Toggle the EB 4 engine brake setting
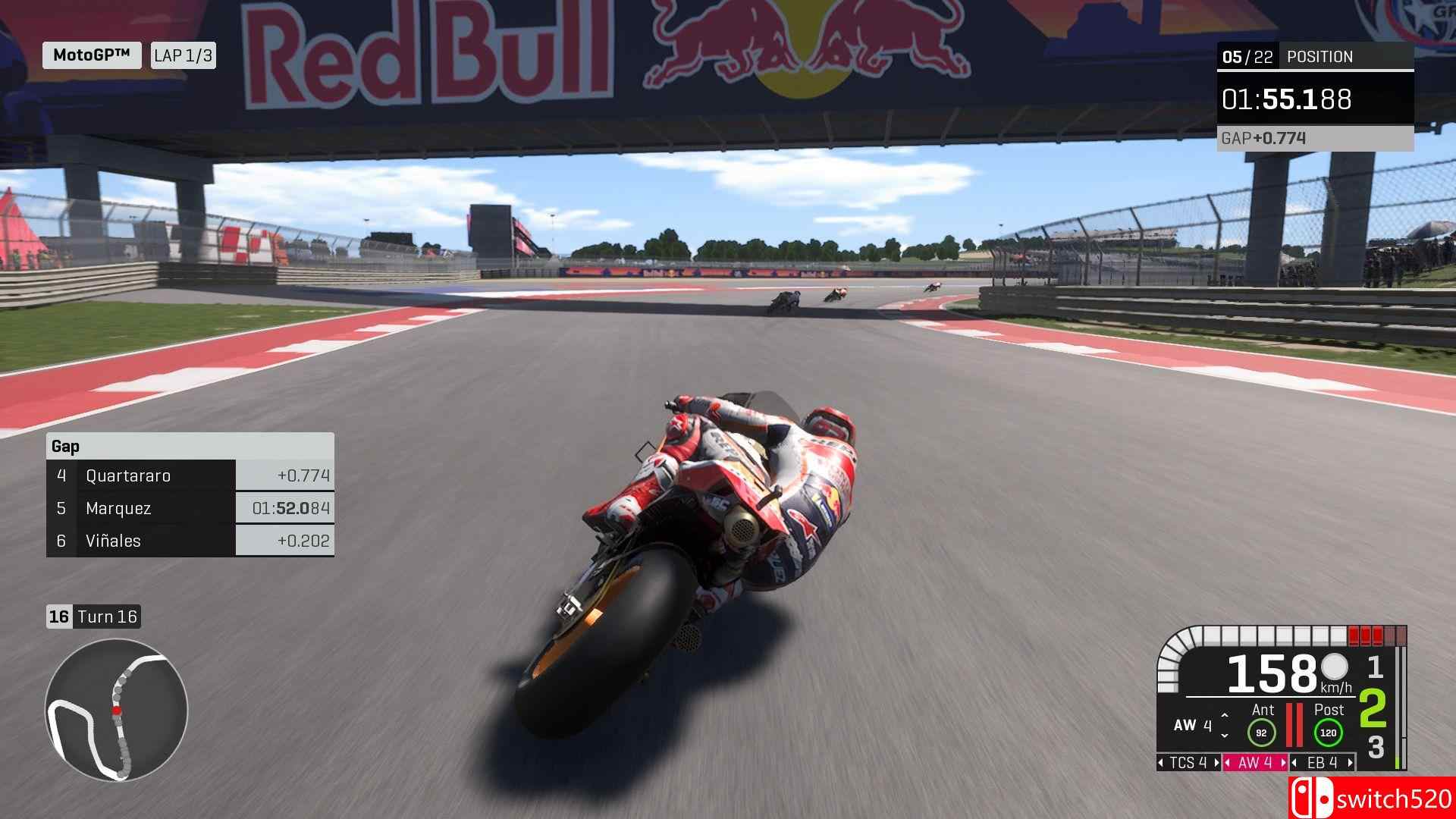Image resolution: width=1456 pixels, height=819 pixels. click(1323, 762)
